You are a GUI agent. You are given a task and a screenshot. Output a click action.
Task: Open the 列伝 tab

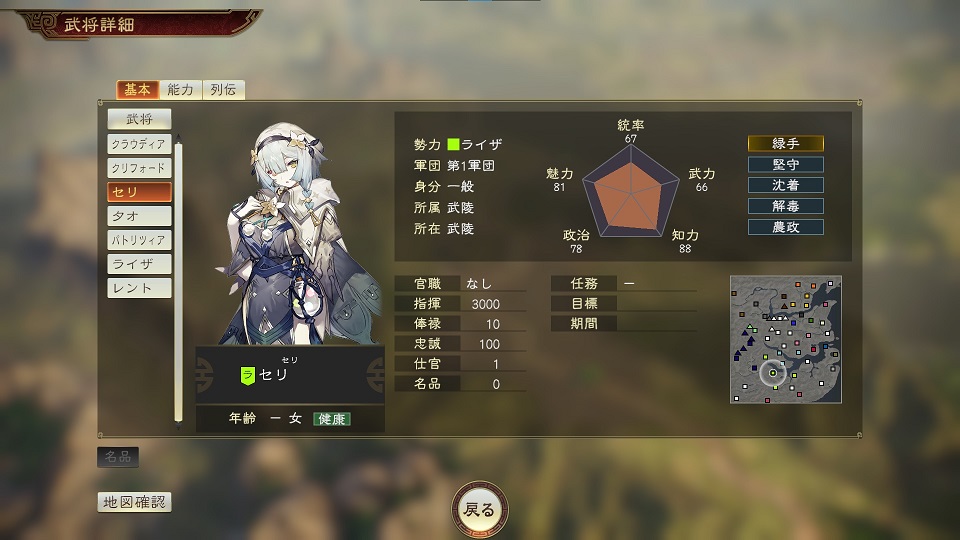224,90
